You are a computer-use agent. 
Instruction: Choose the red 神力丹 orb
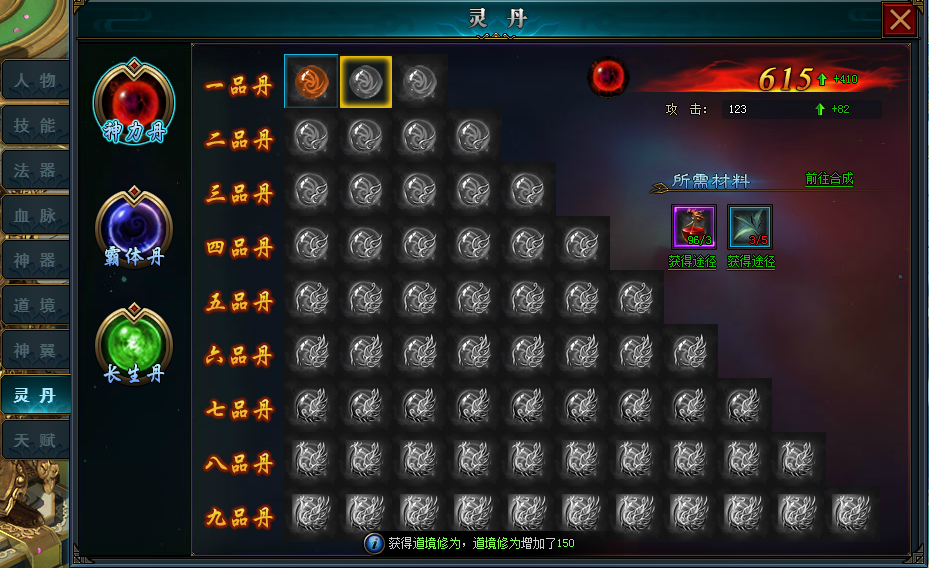click(x=133, y=100)
